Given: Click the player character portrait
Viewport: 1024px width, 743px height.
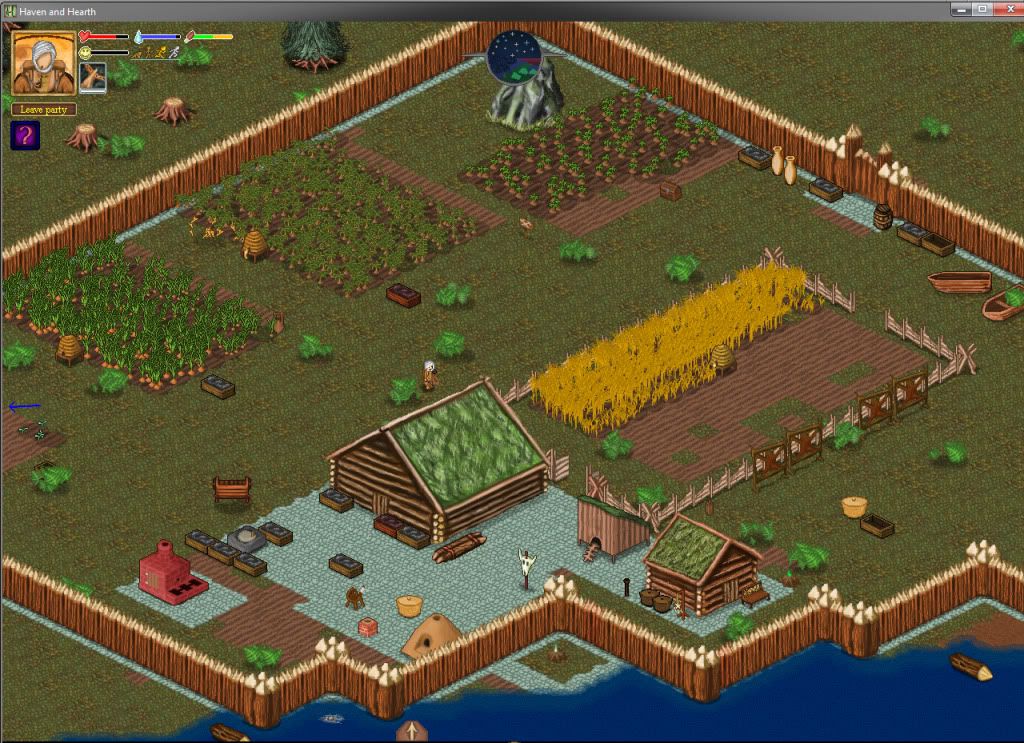Looking at the screenshot, I should pos(44,64).
